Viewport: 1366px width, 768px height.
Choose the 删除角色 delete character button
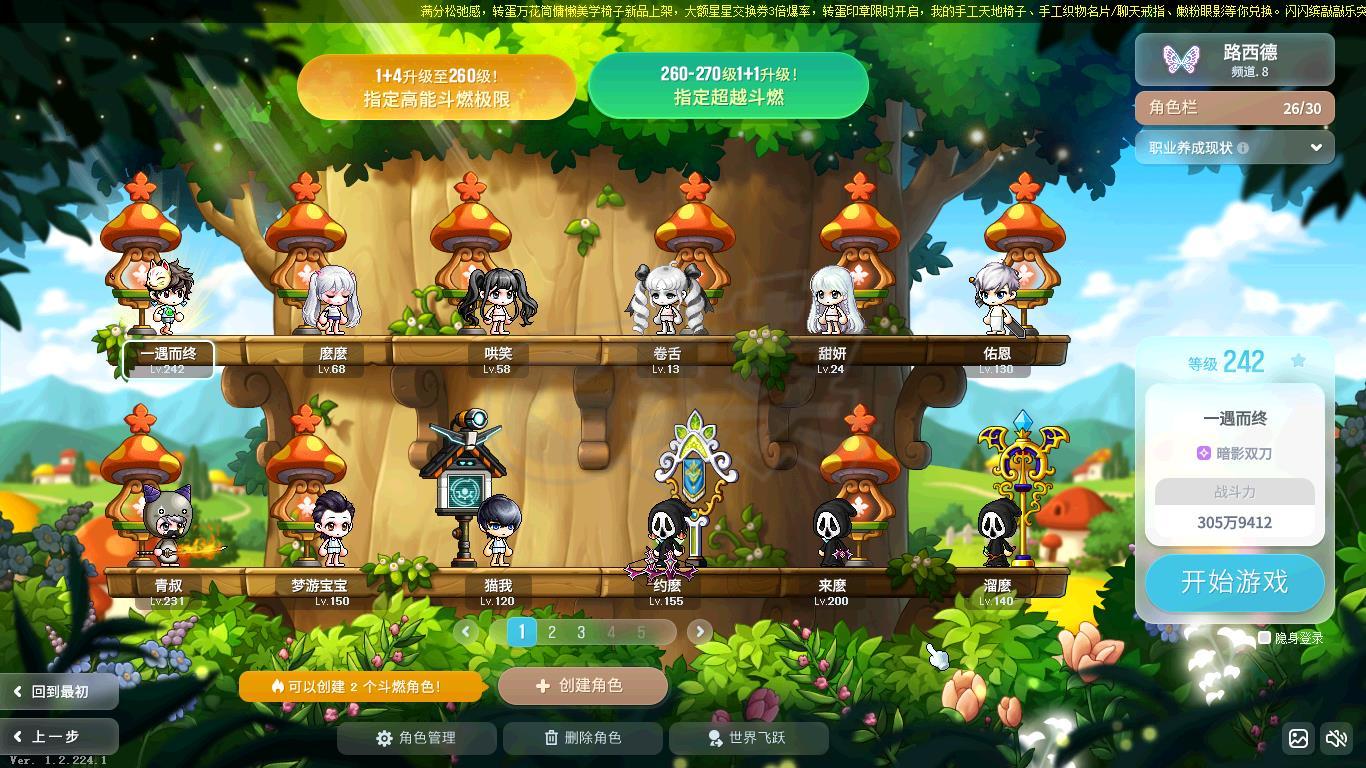[582, 738]
